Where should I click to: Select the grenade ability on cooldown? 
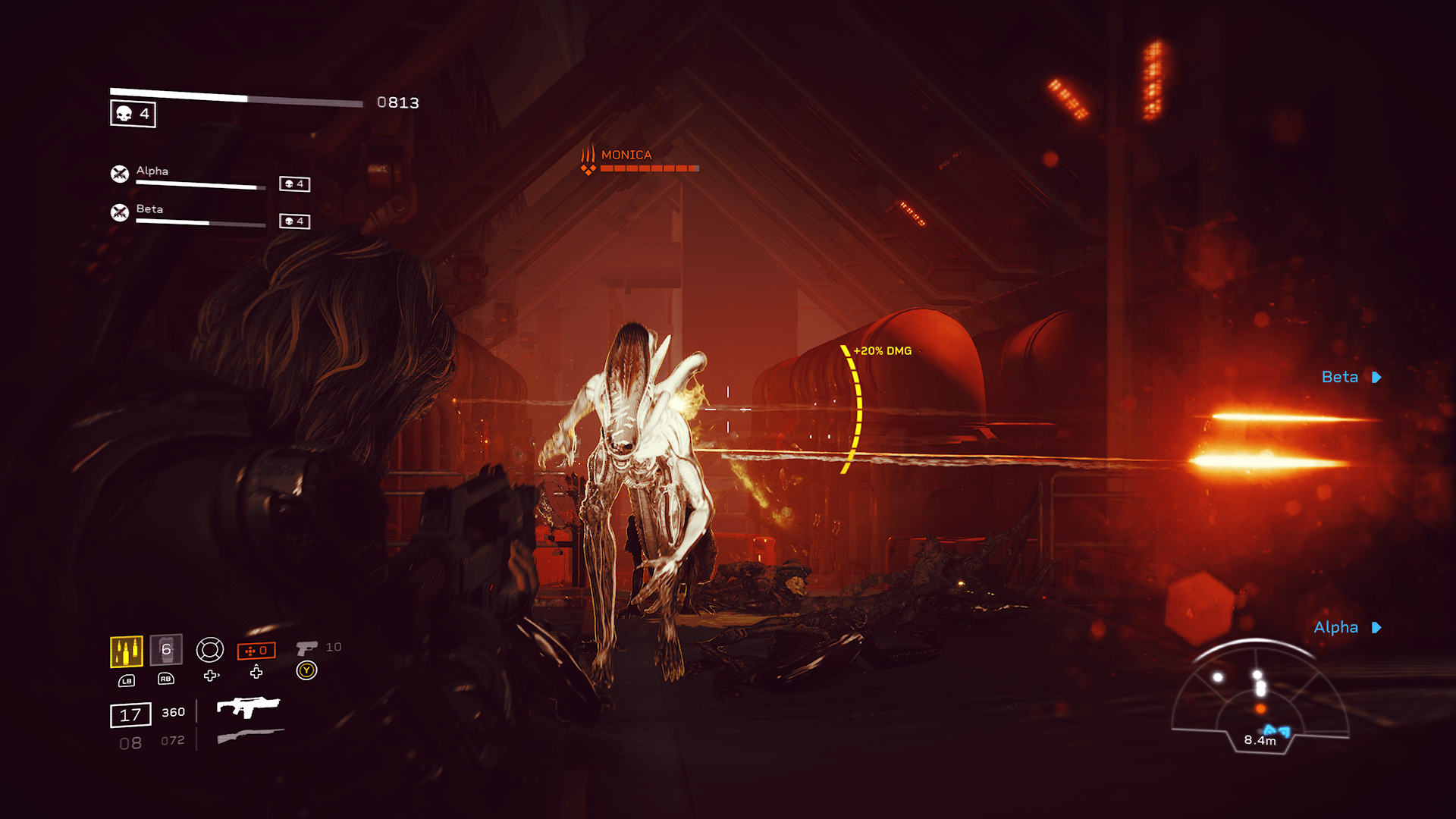click(166, 650)
